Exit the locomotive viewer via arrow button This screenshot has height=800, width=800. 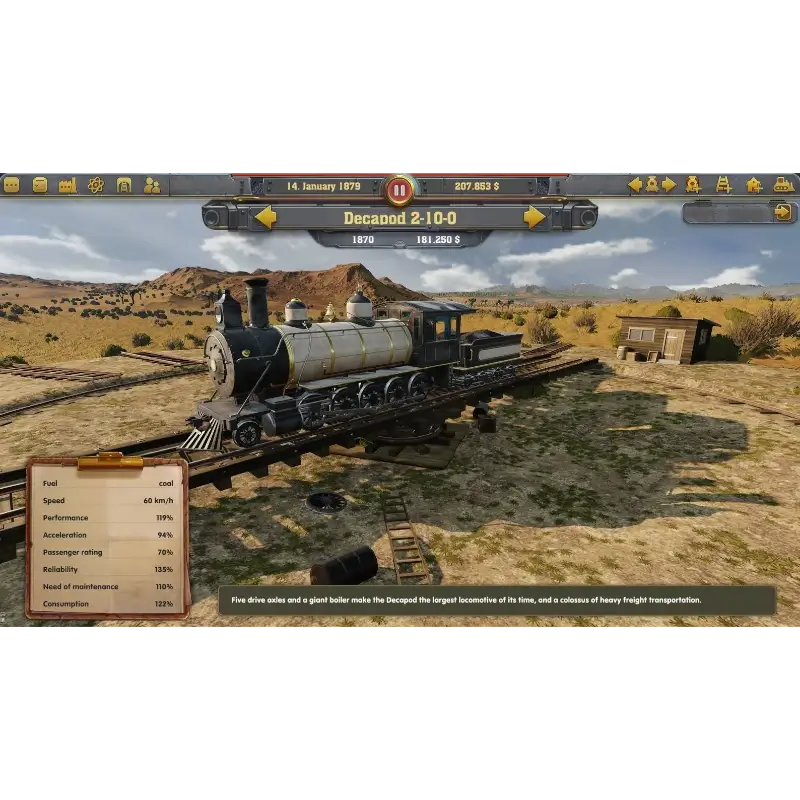click(x=782, y=212)
